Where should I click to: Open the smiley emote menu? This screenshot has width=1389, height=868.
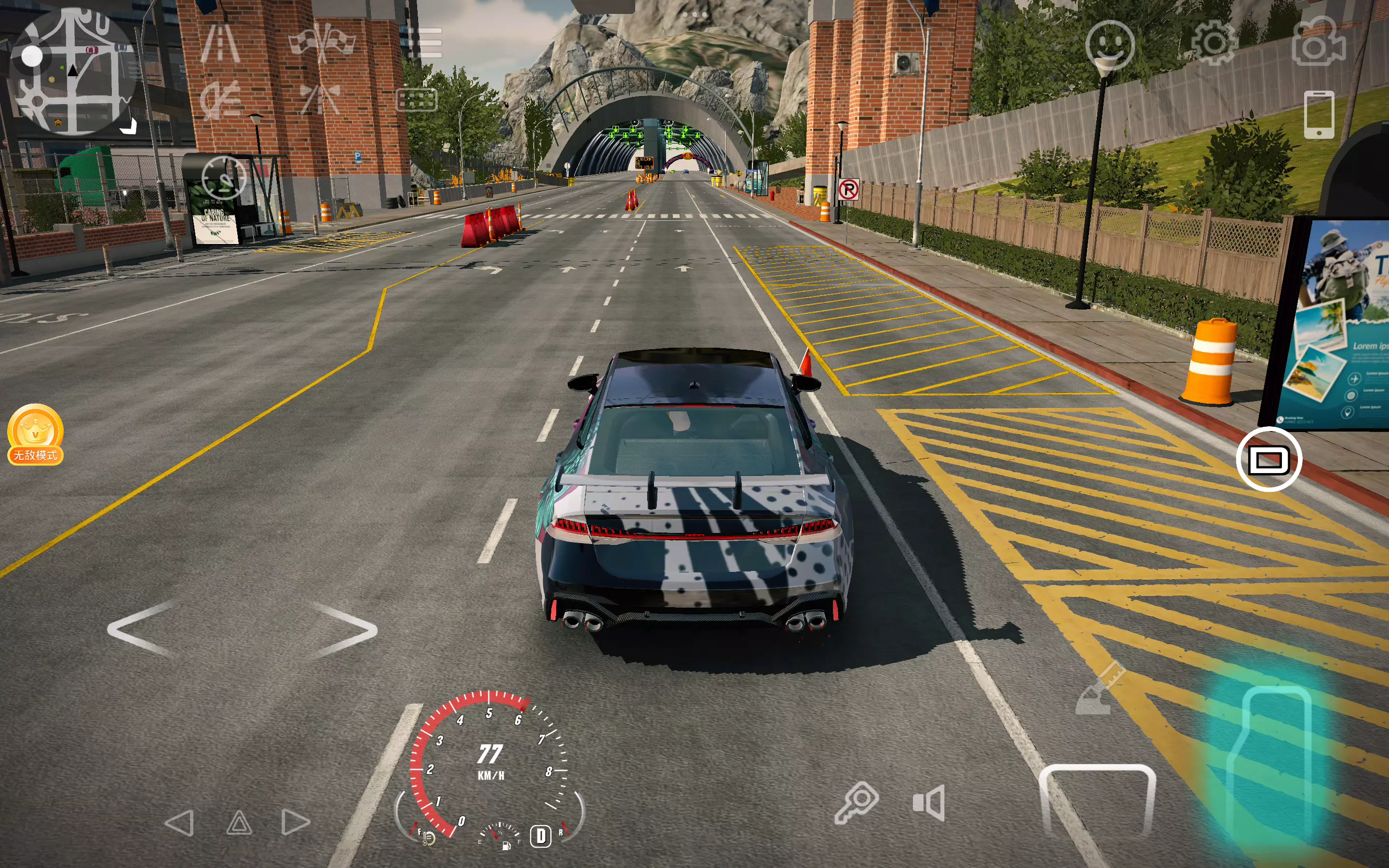1109,45
